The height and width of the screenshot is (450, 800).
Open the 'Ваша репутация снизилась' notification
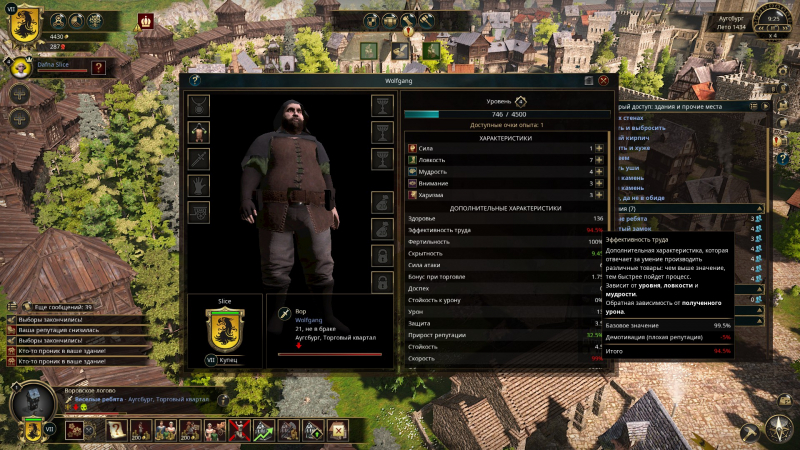[x=60, y=331]
